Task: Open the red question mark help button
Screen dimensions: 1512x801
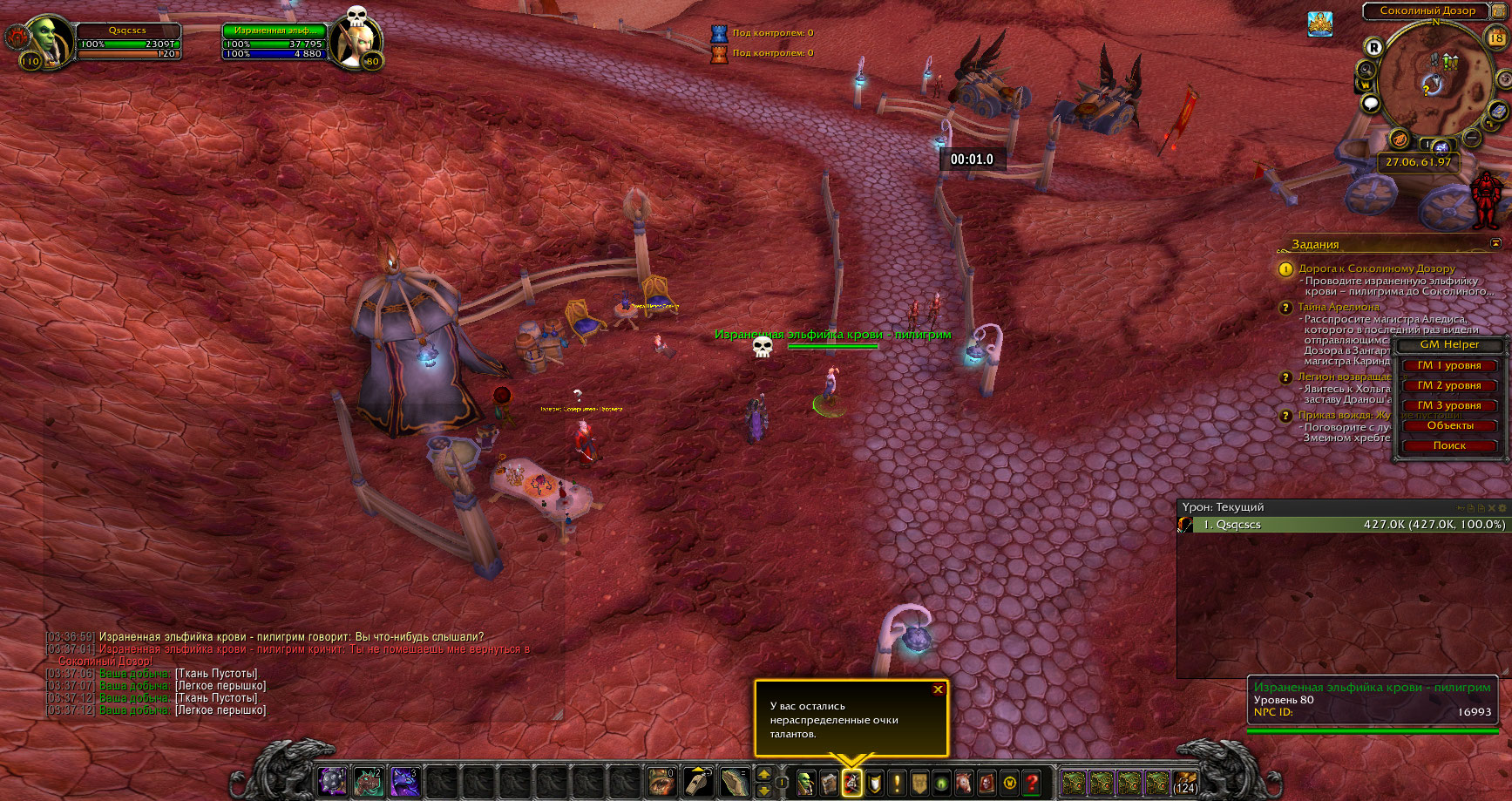Action: (x=1032, y=783)
